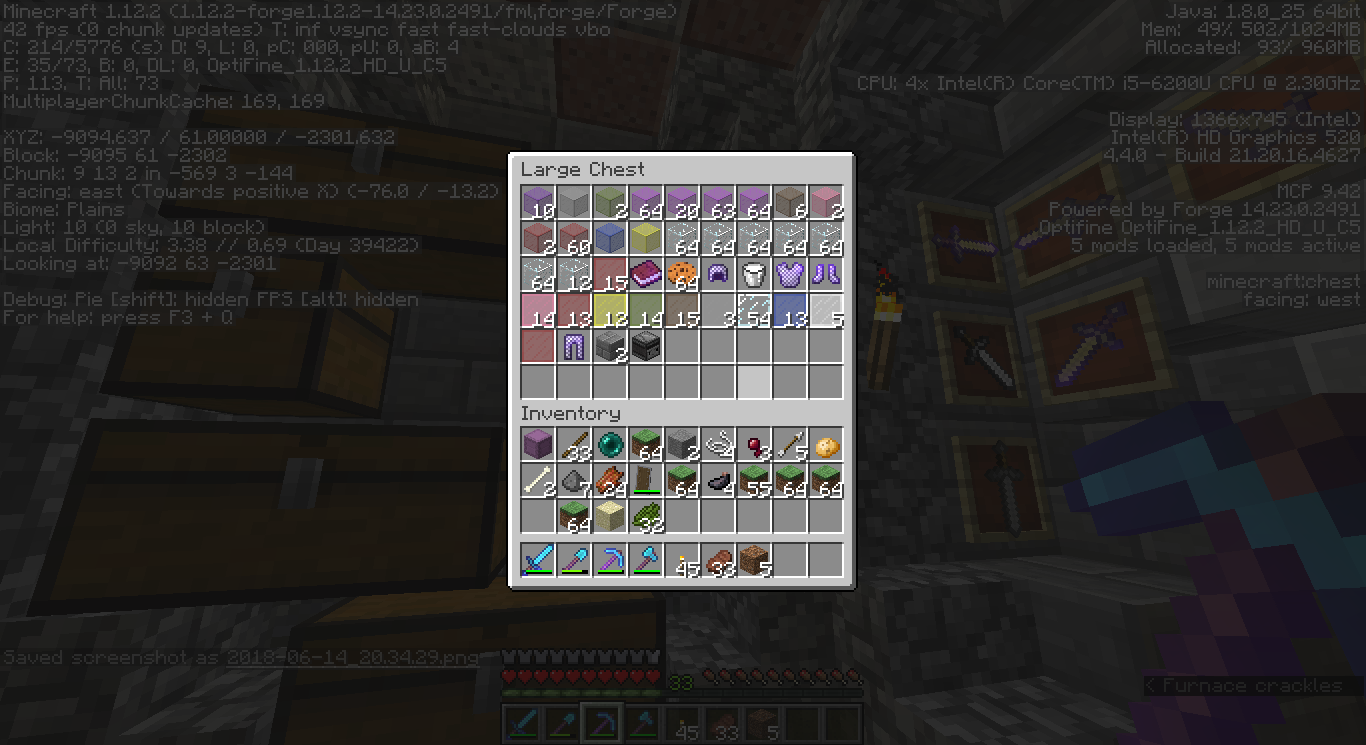Pick up the enchanted book from the chest
1366x745 pixels.
pos(646,273)
